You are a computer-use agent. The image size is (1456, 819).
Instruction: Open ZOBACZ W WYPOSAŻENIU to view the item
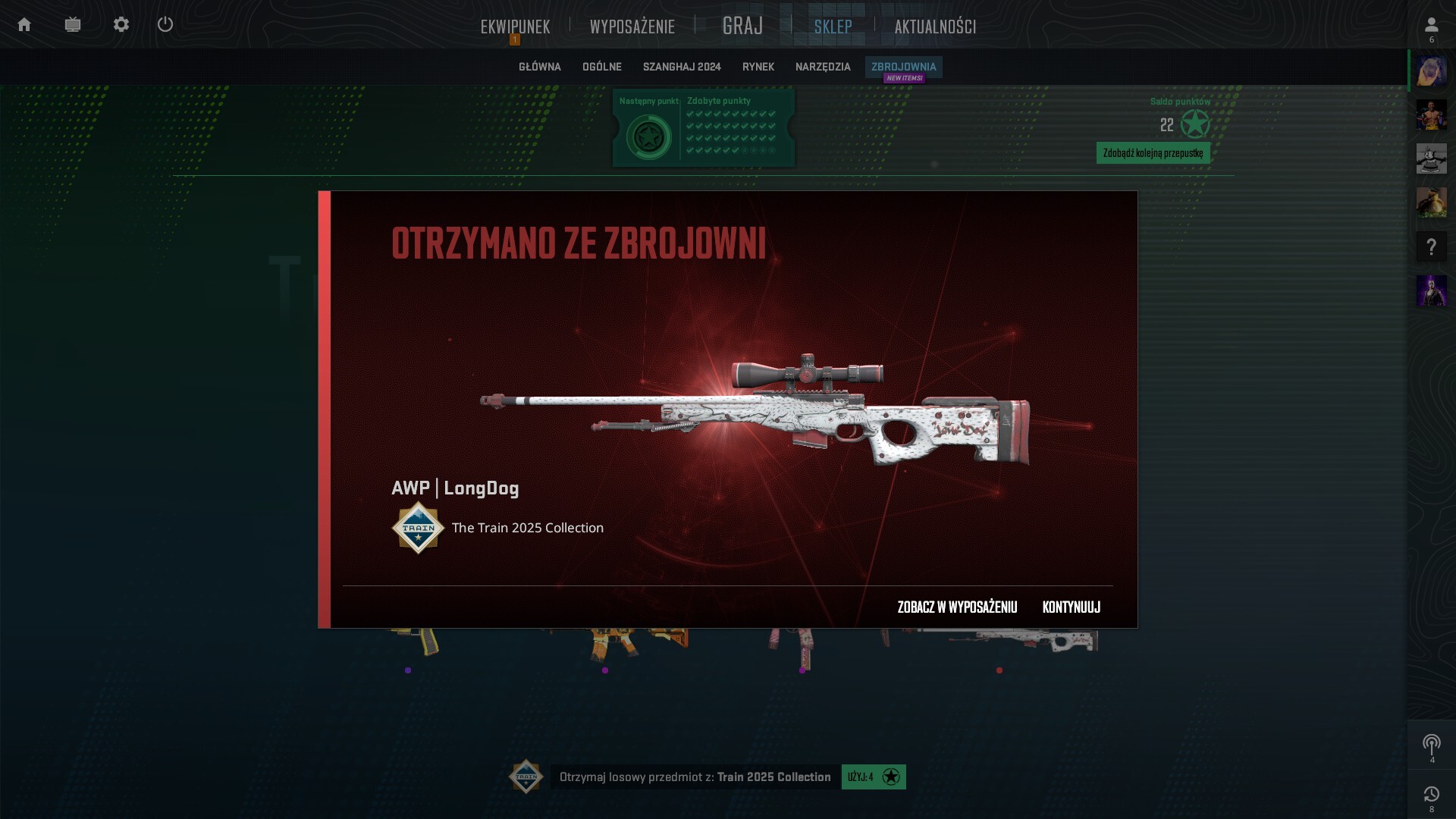click(x=957, y=607)
